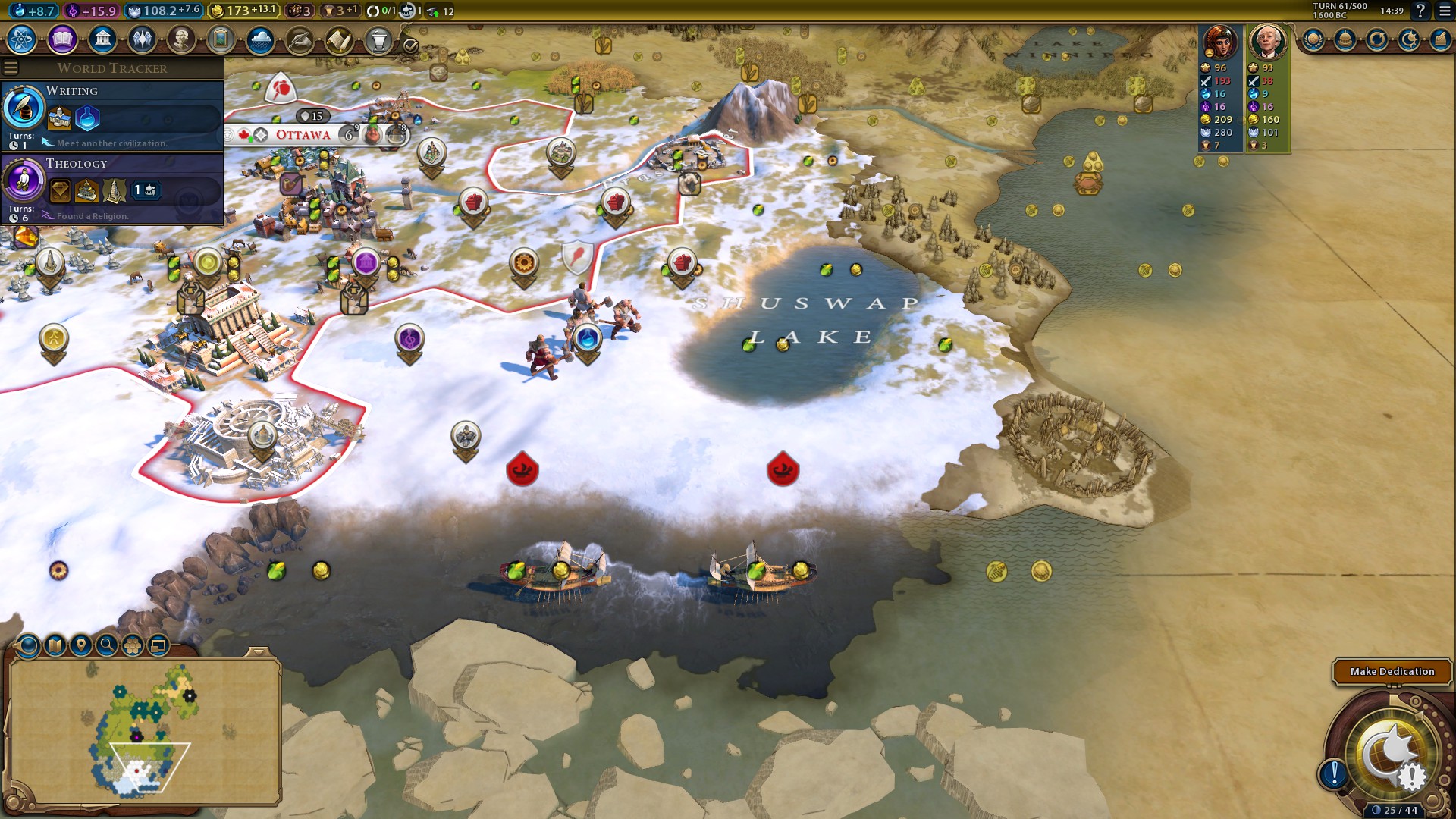Toggle the World Tracker hamburger menu
This screenshot has width=1456, height=819.
(11, 68)
